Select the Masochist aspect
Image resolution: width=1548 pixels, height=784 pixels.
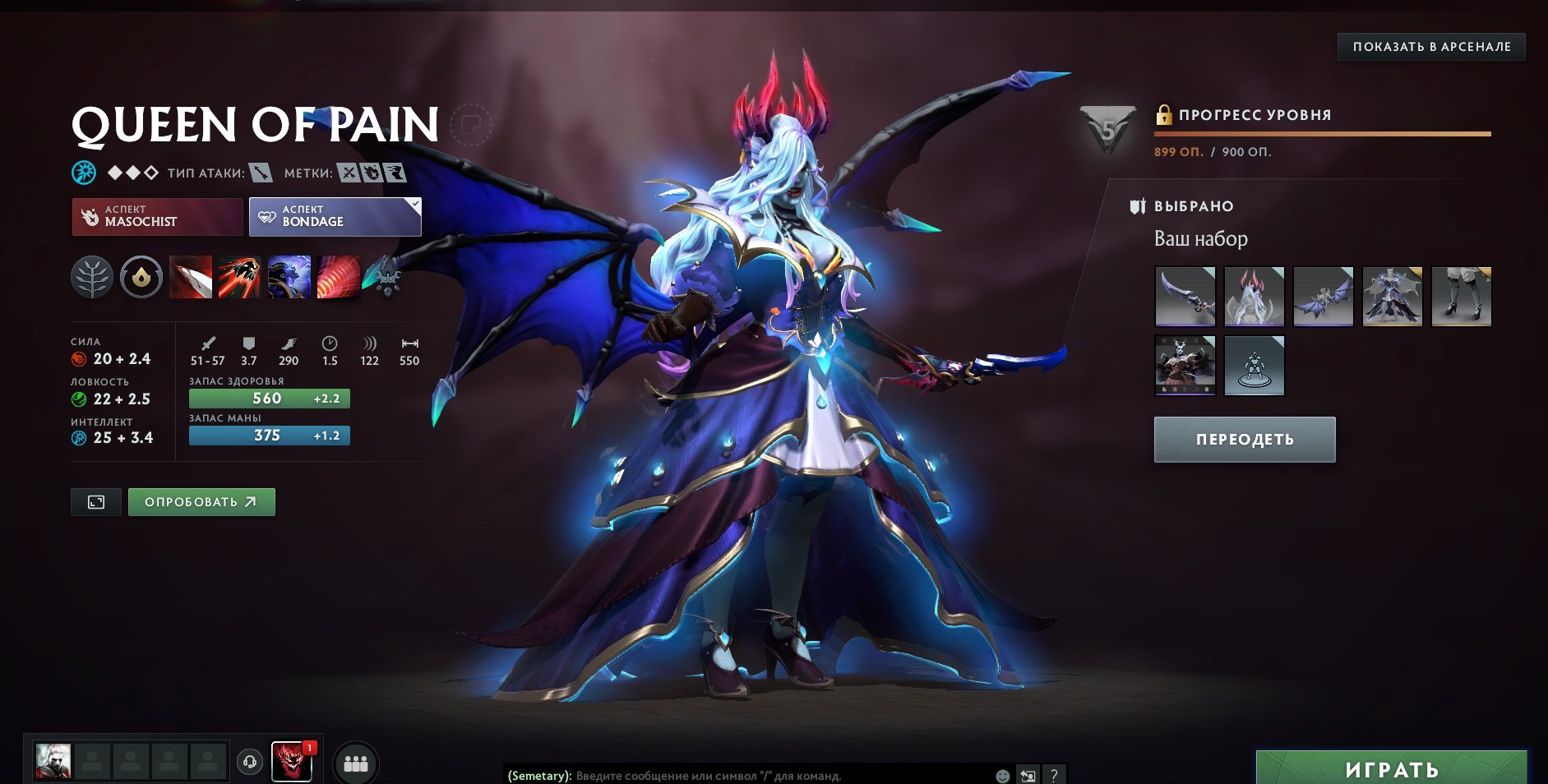(156, 216)
